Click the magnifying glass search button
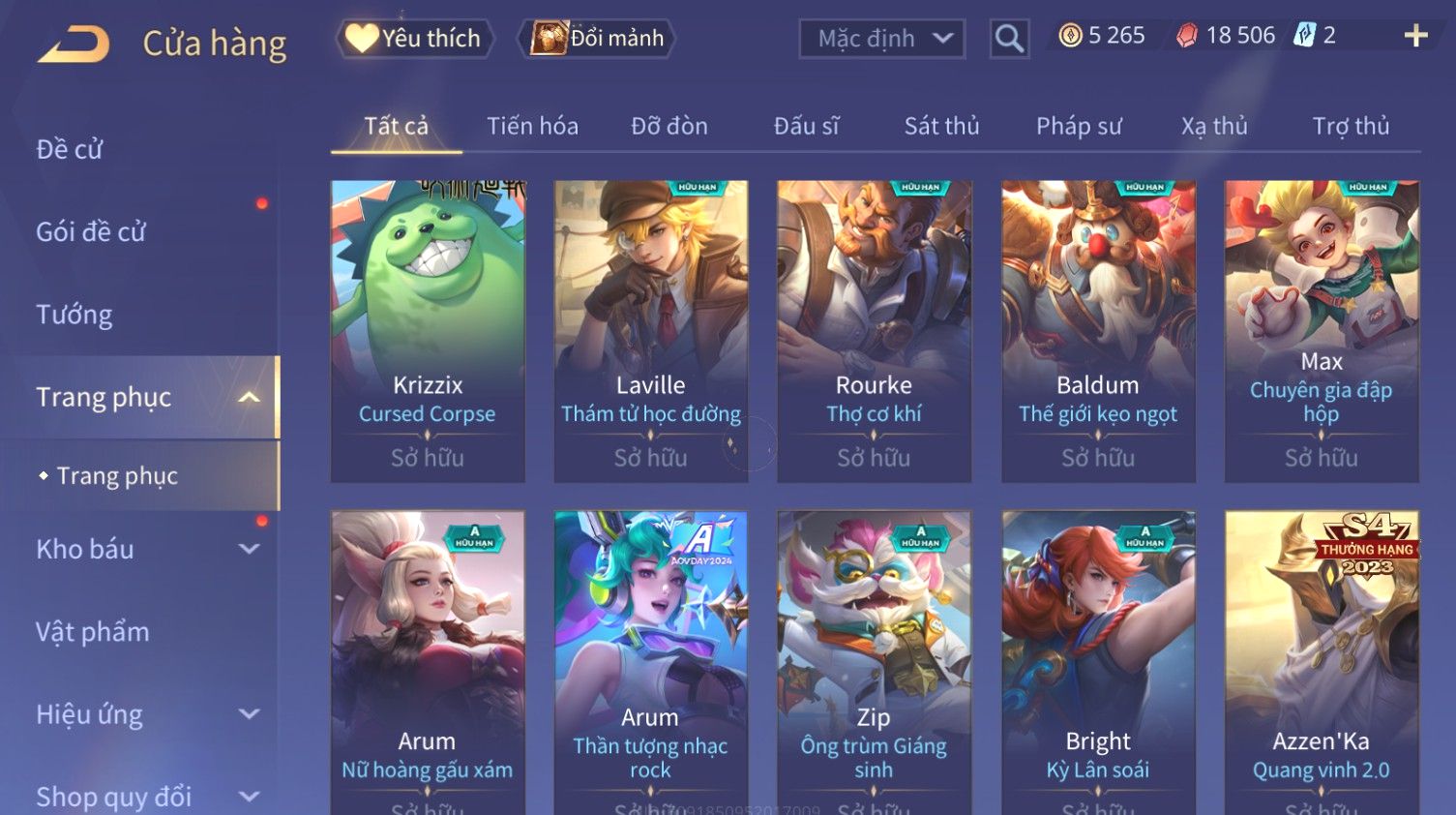The image size is (1456, 815). [1009, 39]
